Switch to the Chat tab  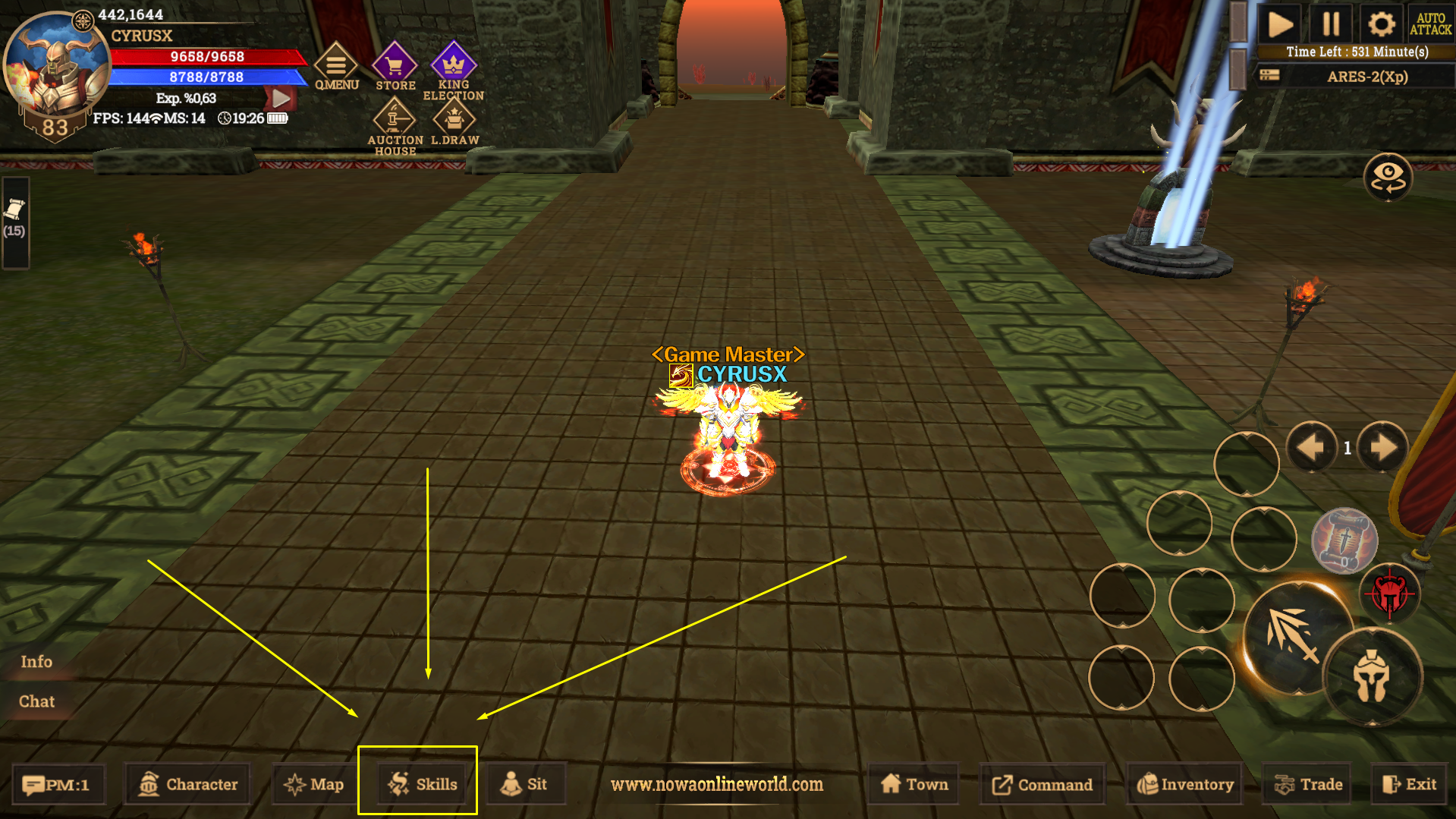[36, 701]
